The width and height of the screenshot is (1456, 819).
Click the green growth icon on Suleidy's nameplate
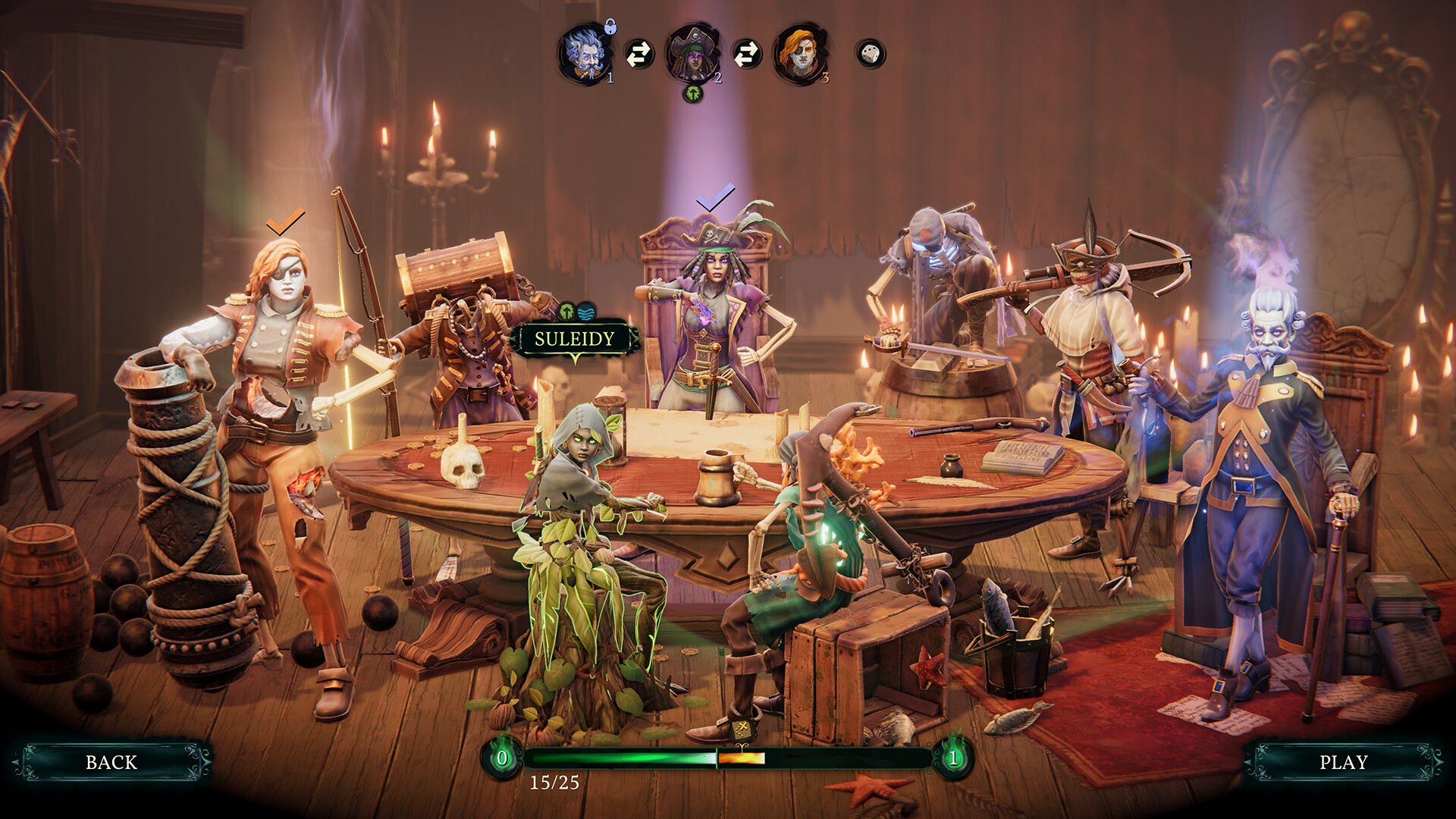coord(567,312)
